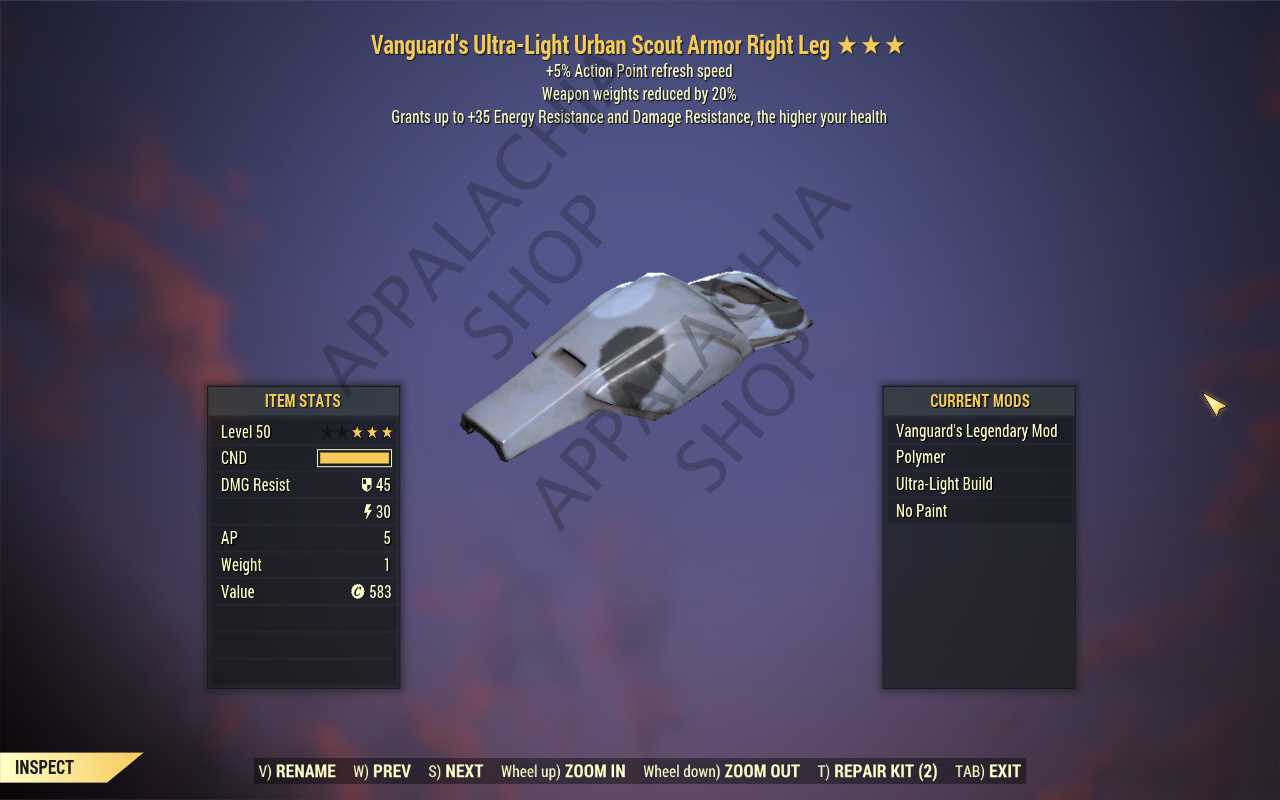
Task: Zoom out from the item model
Action: tap(721, 771)
